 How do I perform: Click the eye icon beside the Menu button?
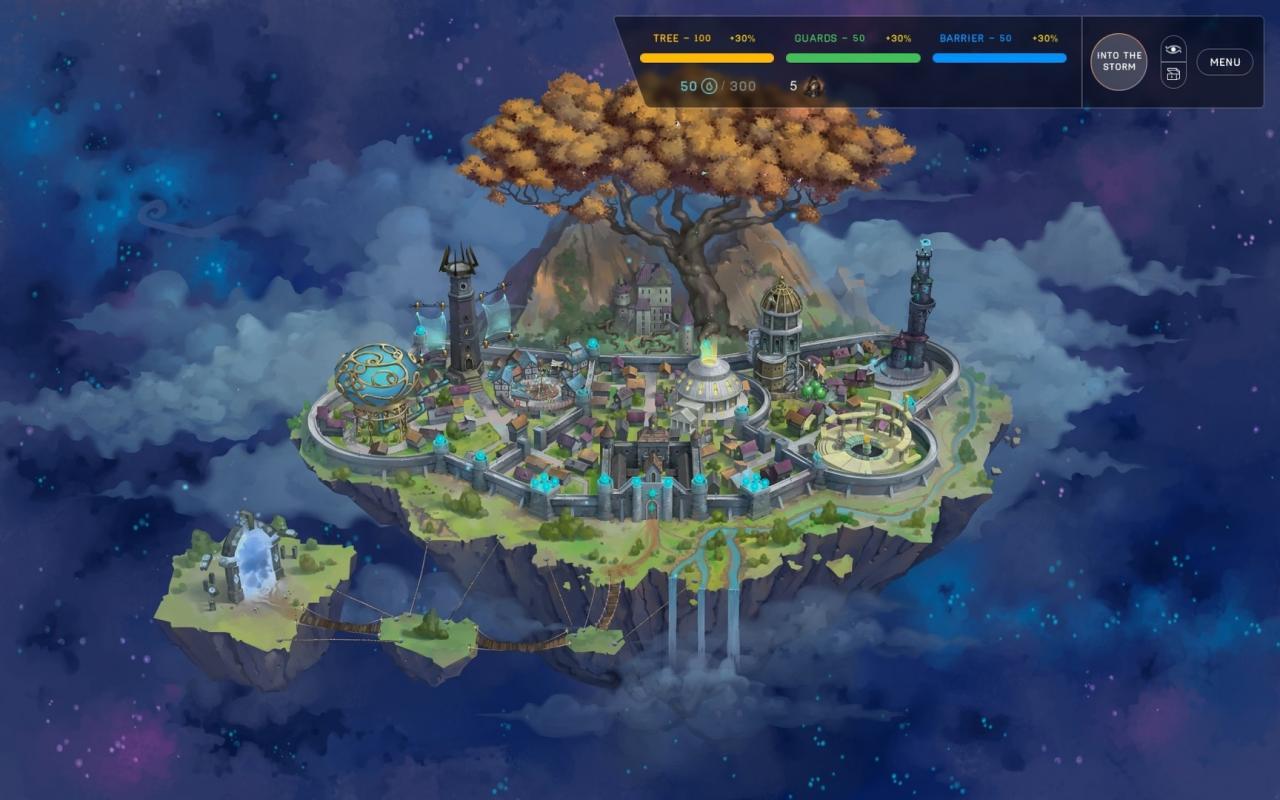click(1175, 48)
